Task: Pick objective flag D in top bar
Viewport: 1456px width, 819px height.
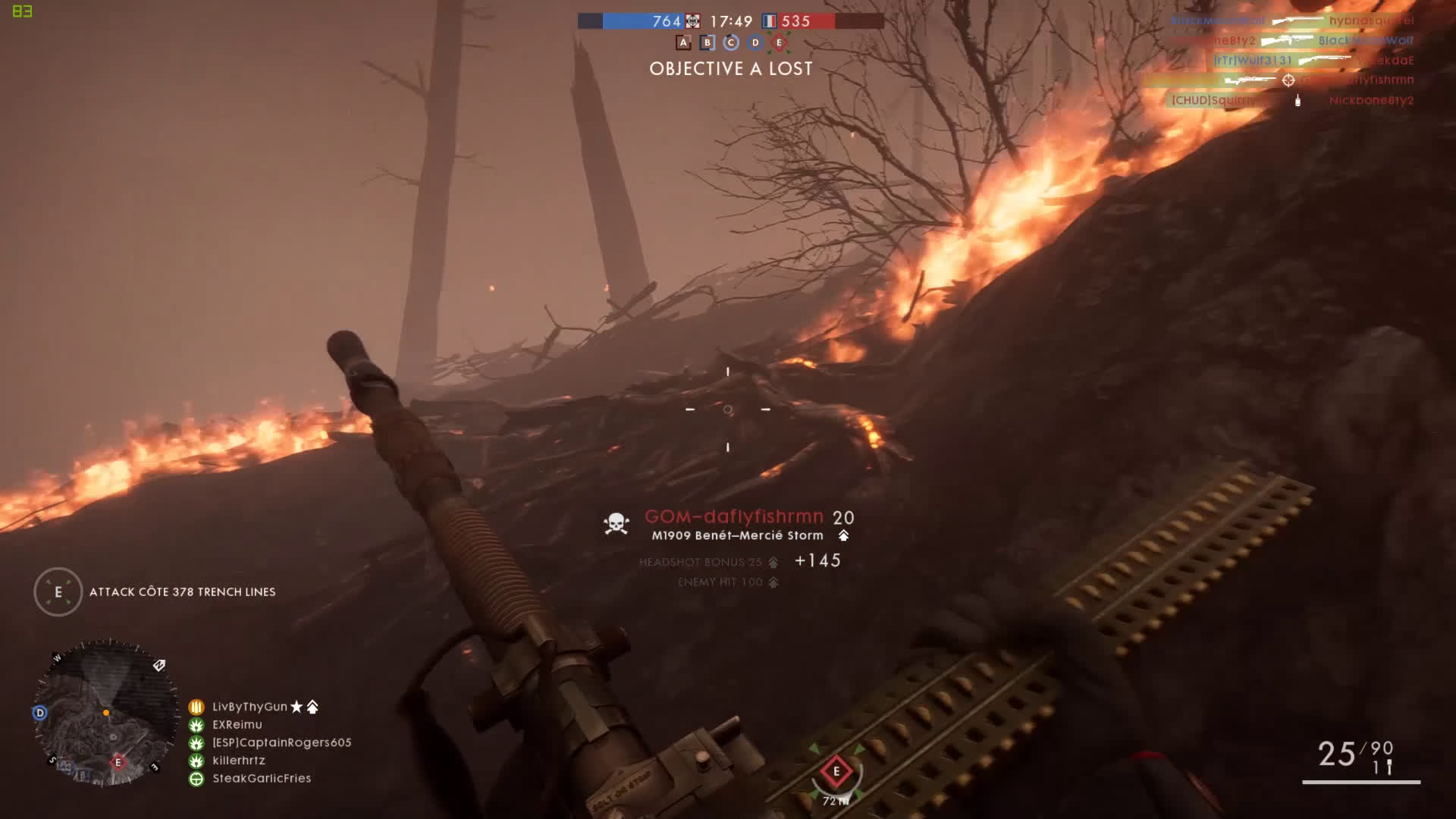Action: pyautogui.click(x=755, y=42)
